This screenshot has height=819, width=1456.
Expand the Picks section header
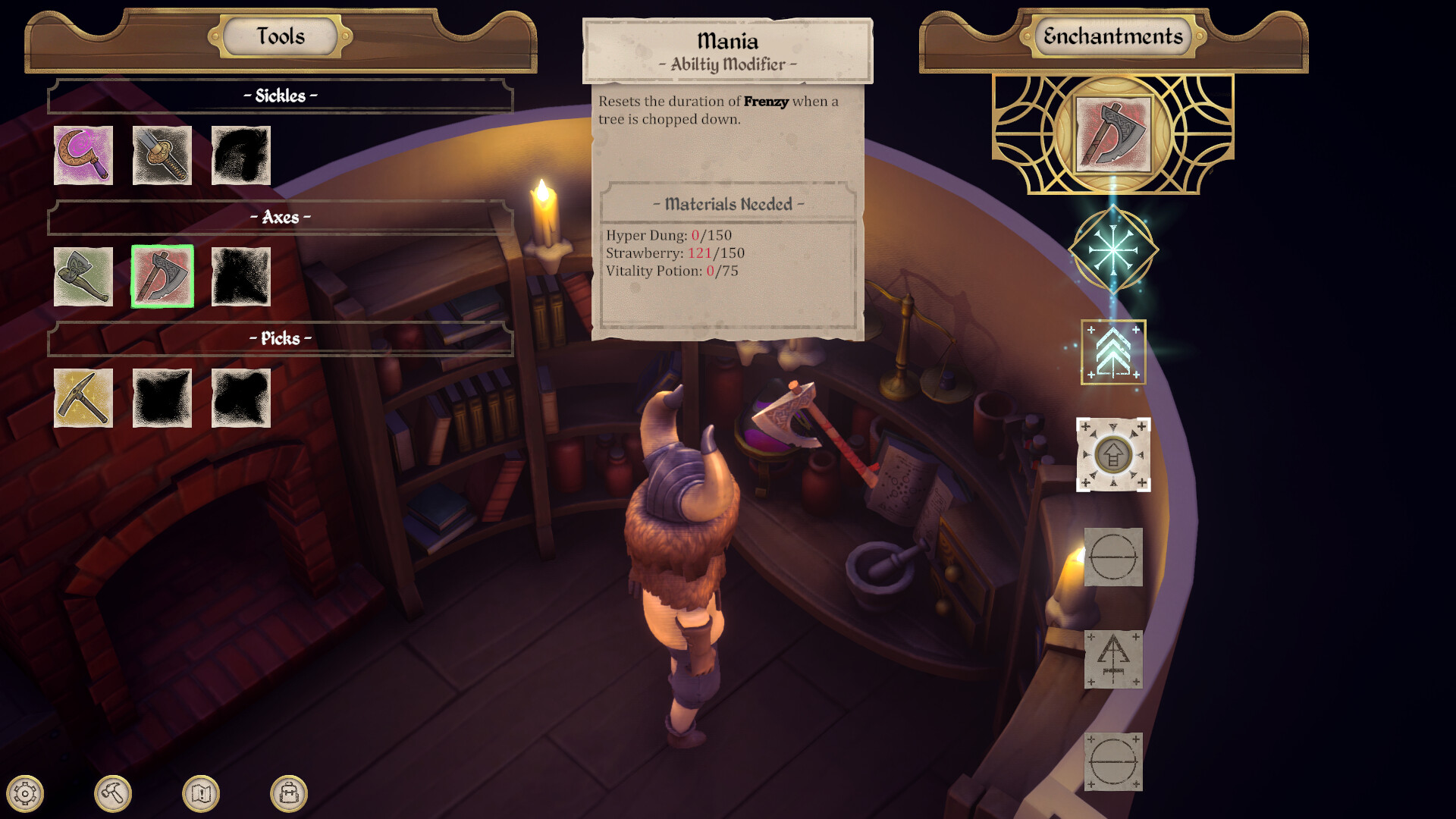click(279, 339)
